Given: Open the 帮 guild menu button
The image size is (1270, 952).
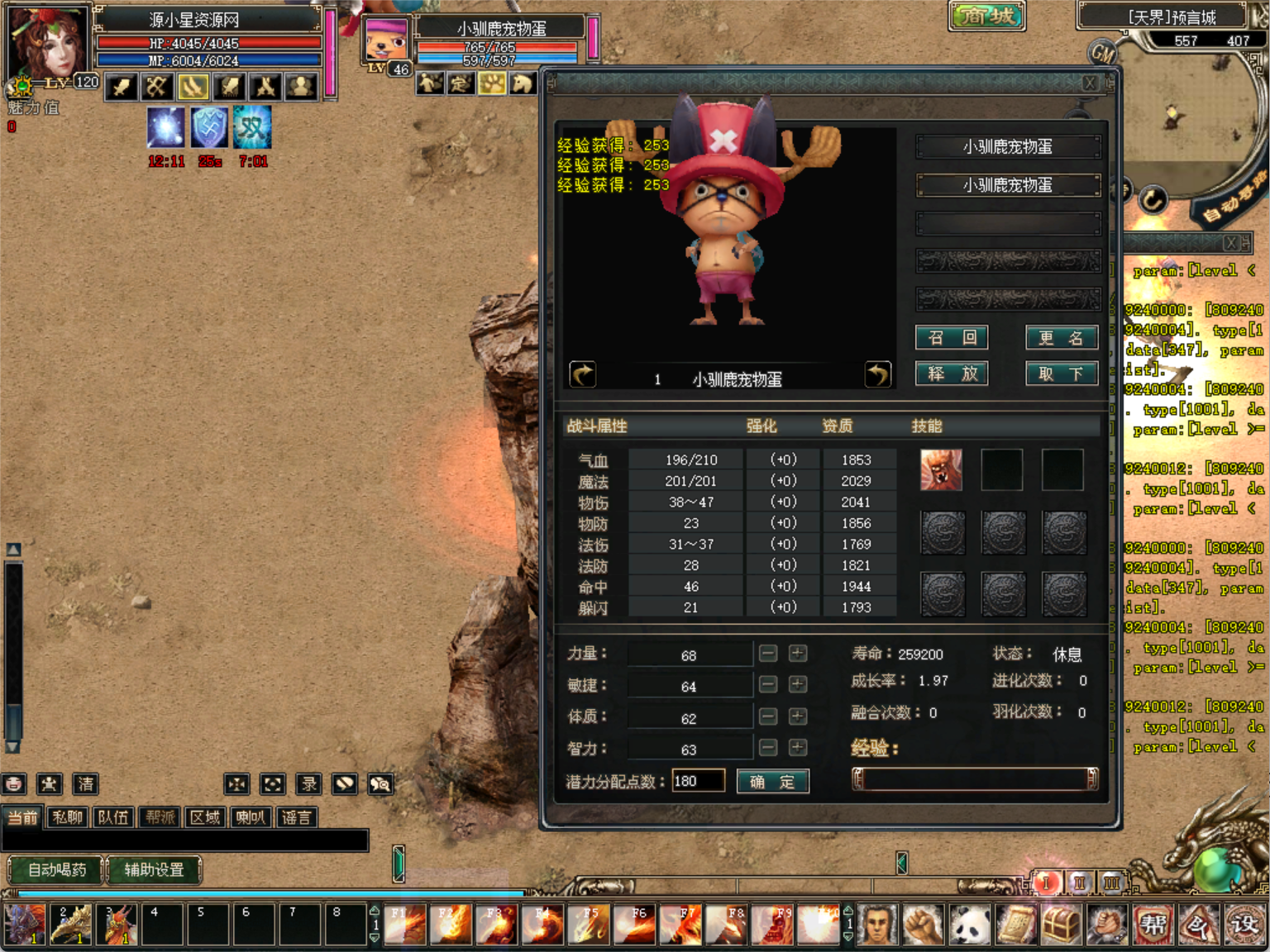Looking at the screenshot, I should click(x=1153, y=925).
